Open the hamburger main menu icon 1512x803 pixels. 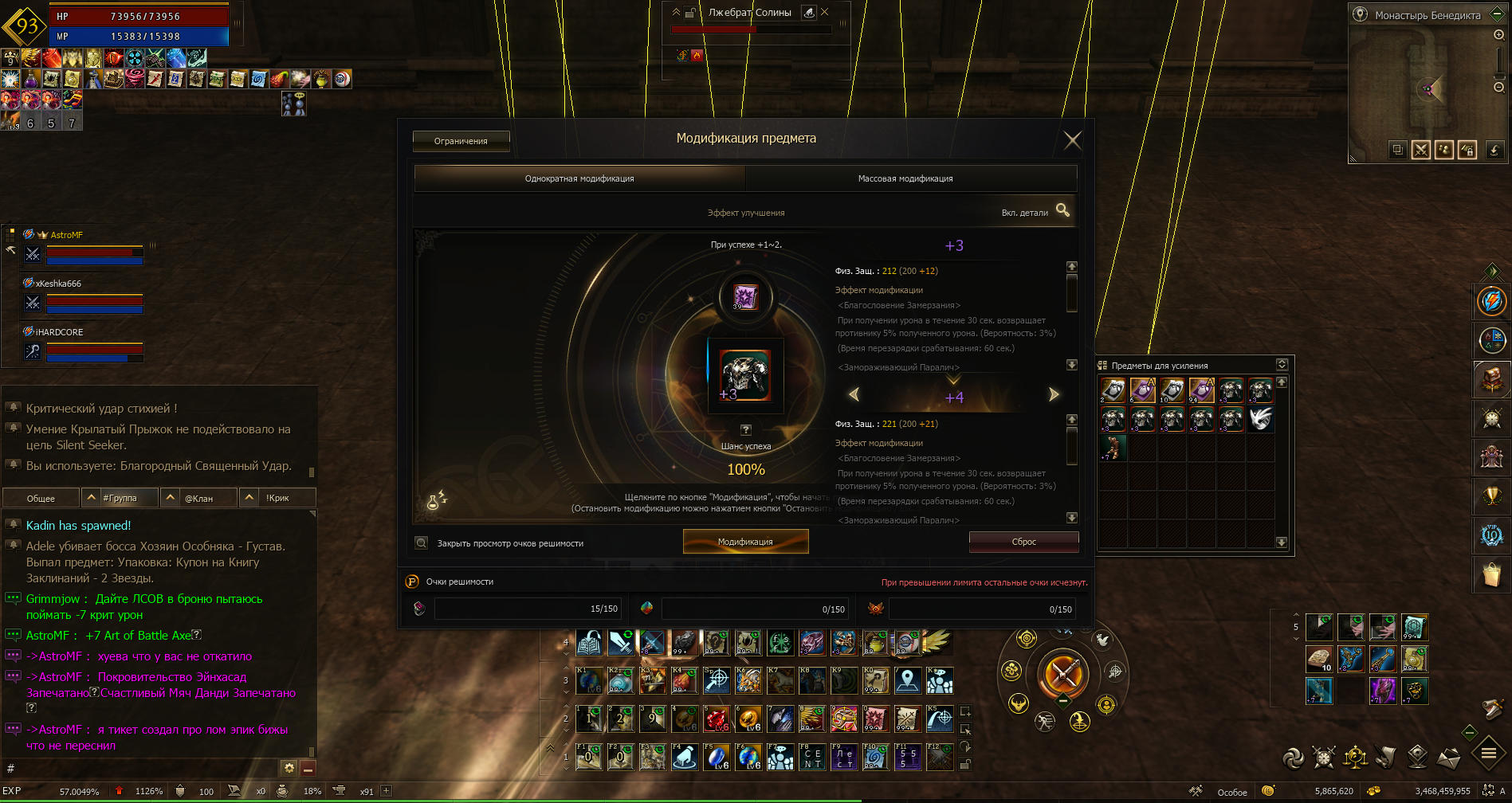(x=1488, y=753)
